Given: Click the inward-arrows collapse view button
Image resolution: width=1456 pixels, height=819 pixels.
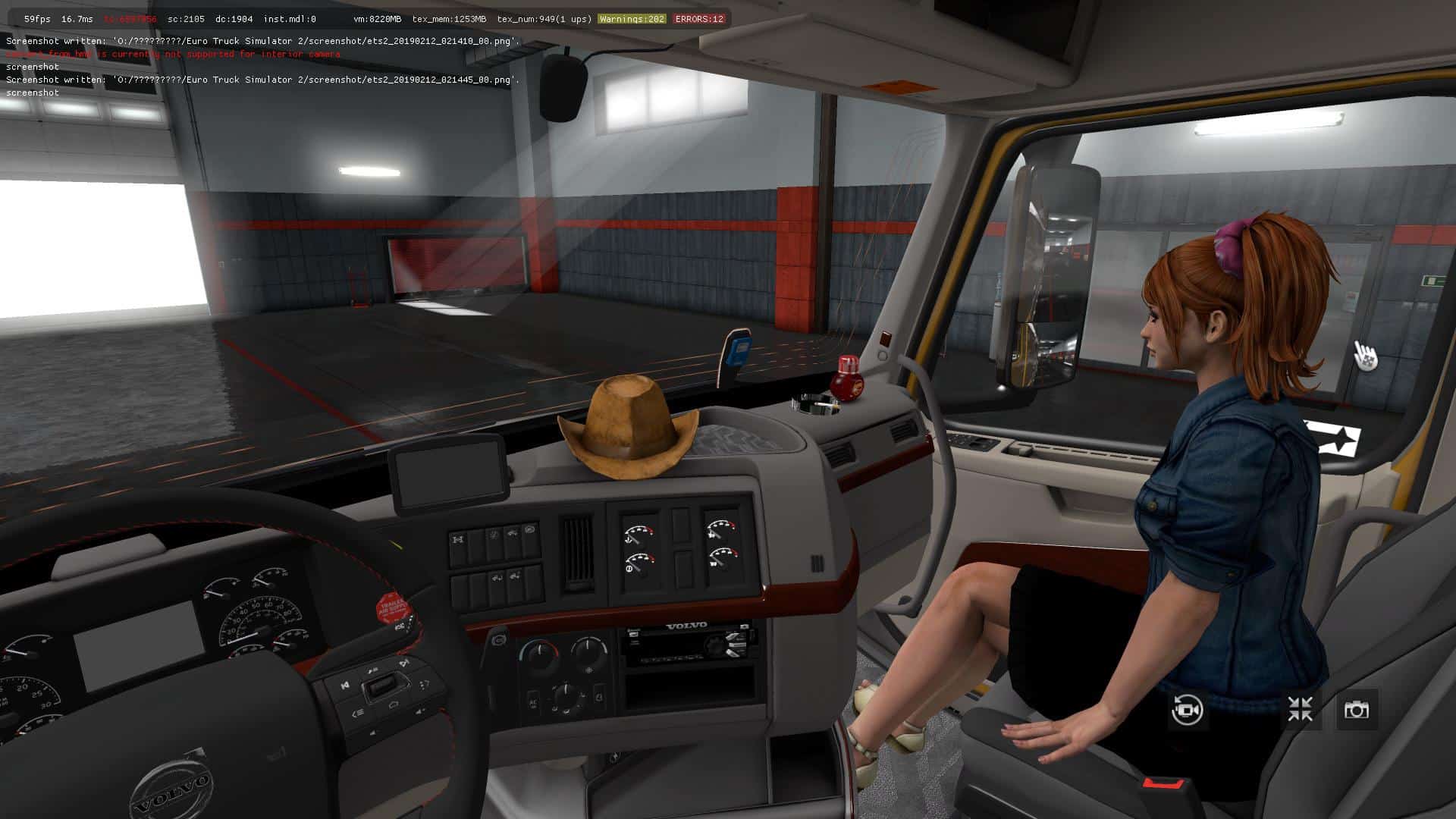Looking at the screenshot, I should tap(1300, 710).
